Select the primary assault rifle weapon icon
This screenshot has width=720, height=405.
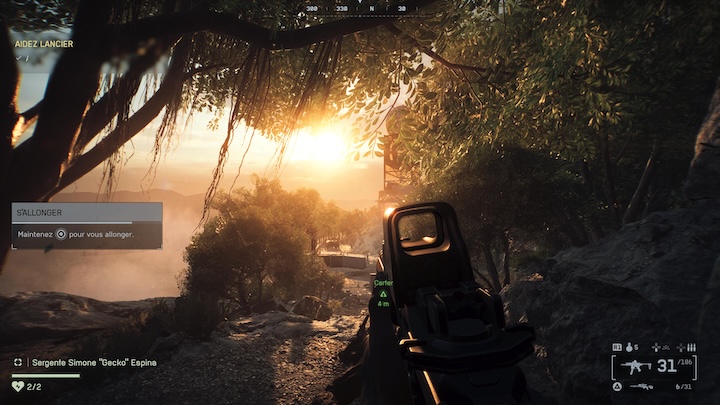tap(634, 365)
